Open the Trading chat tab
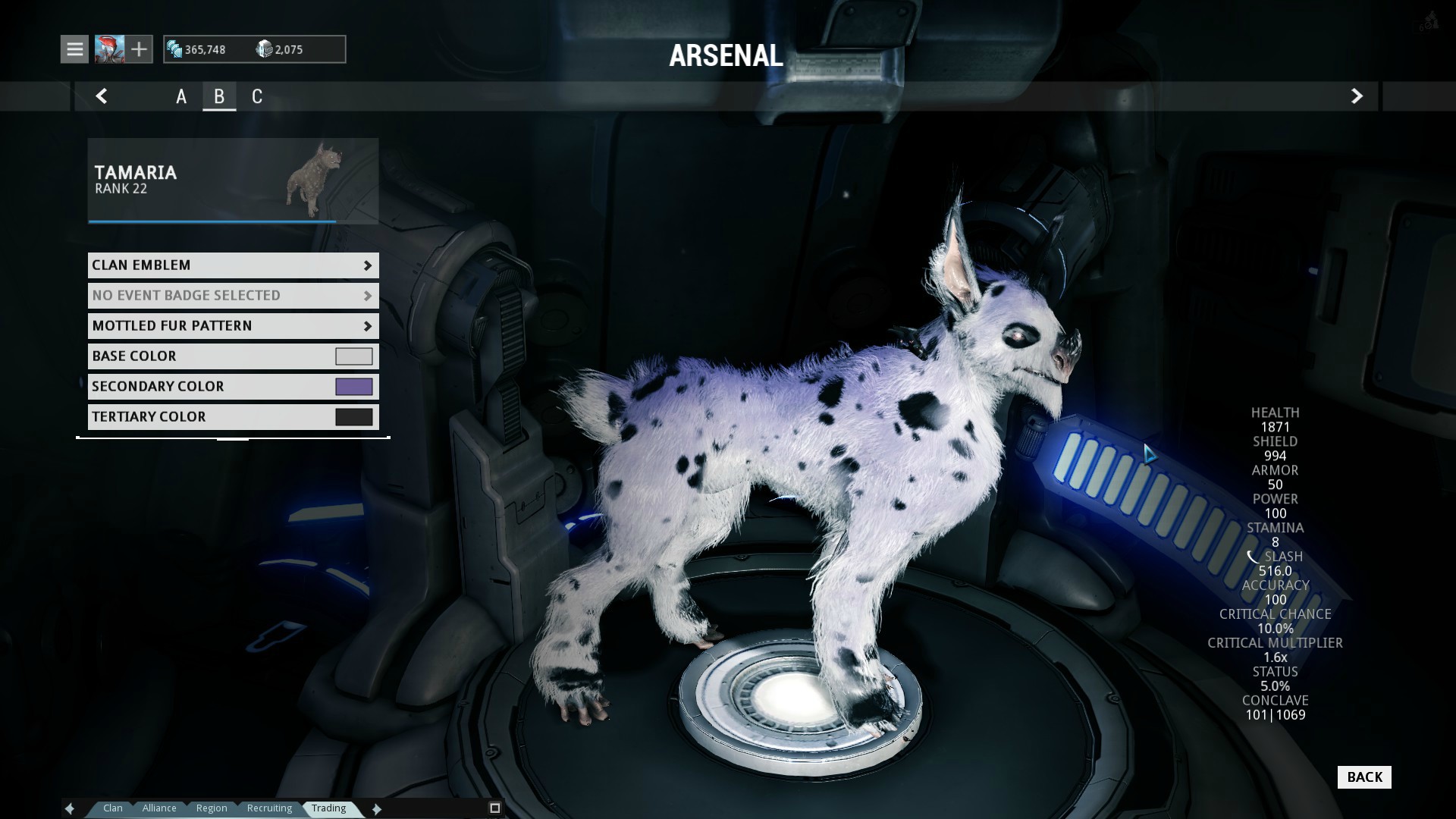Image resolution: width=1456 pixels, height=819 pixels. click(x=328, y=808)
